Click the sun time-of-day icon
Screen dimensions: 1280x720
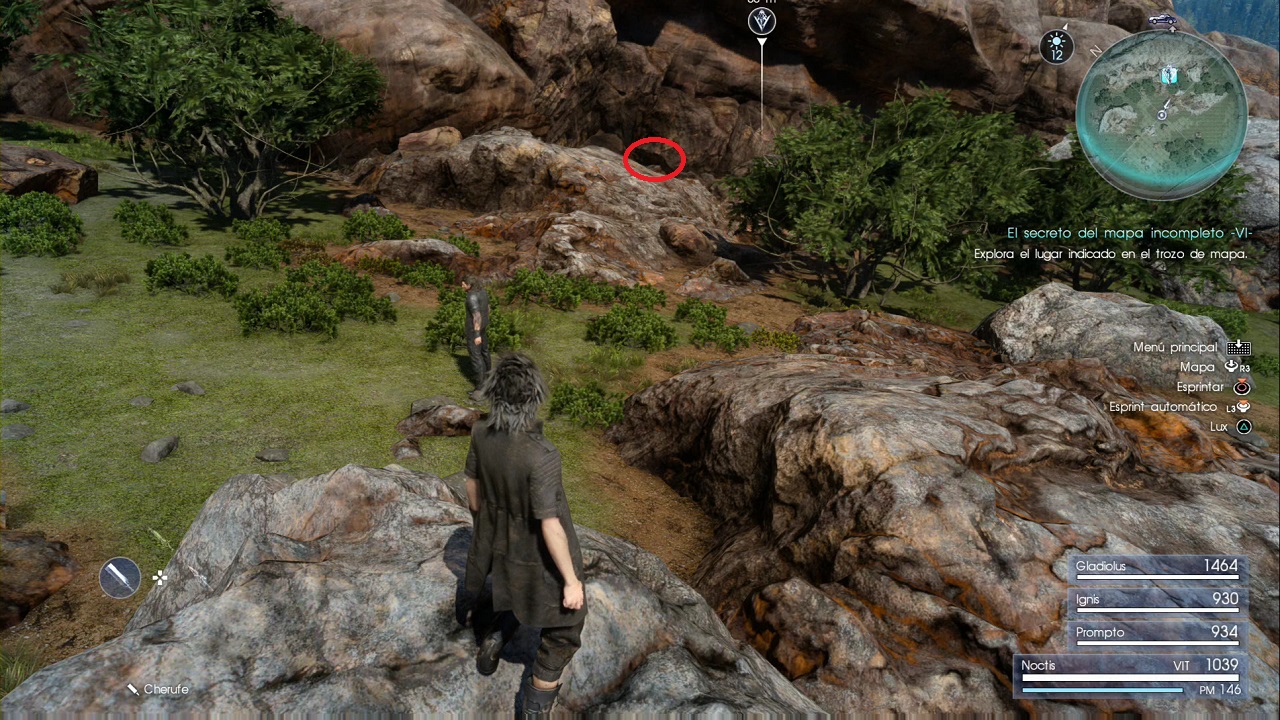click(1056, 46)
